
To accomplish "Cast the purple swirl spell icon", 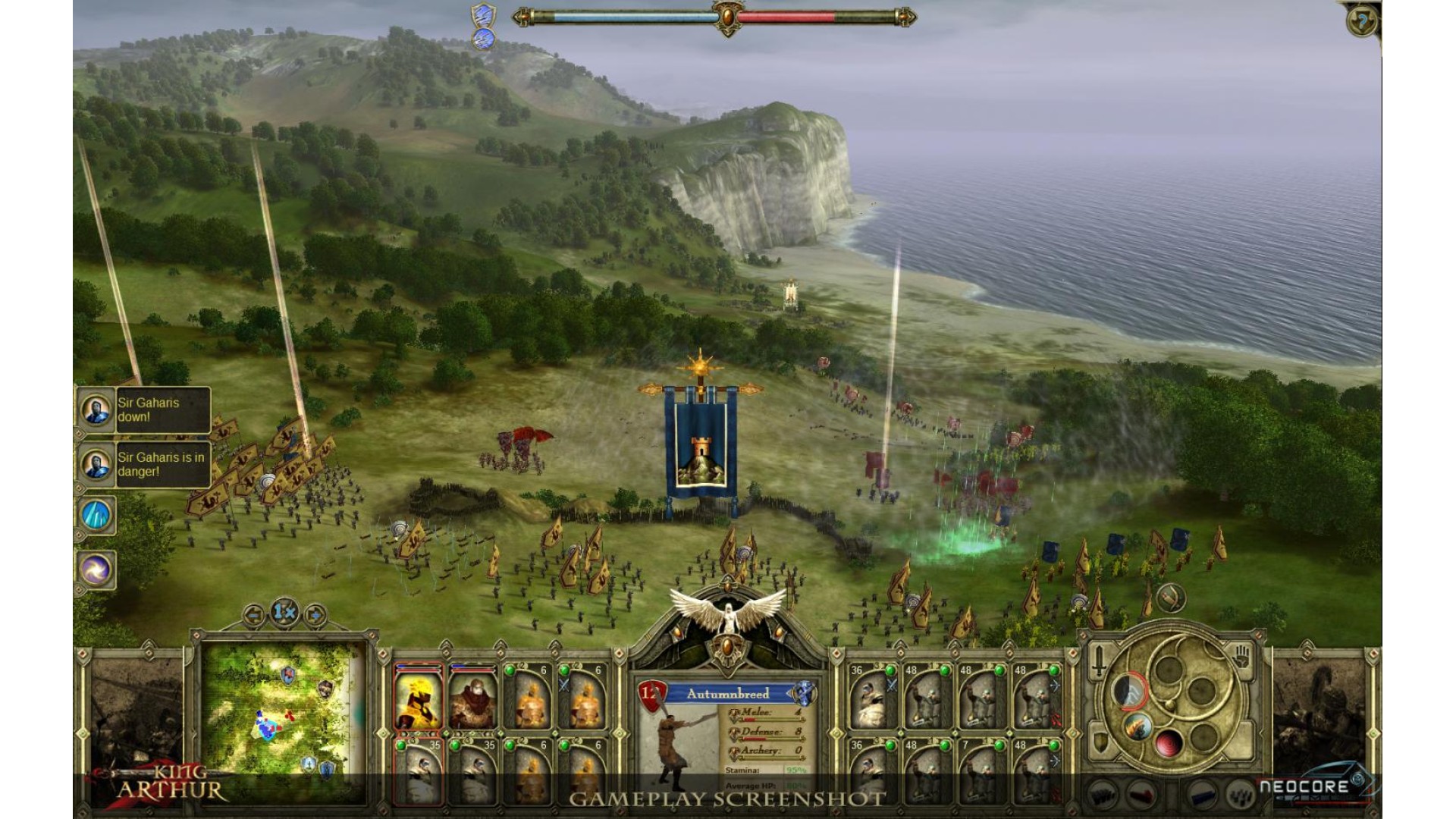I will coord(96,570).
